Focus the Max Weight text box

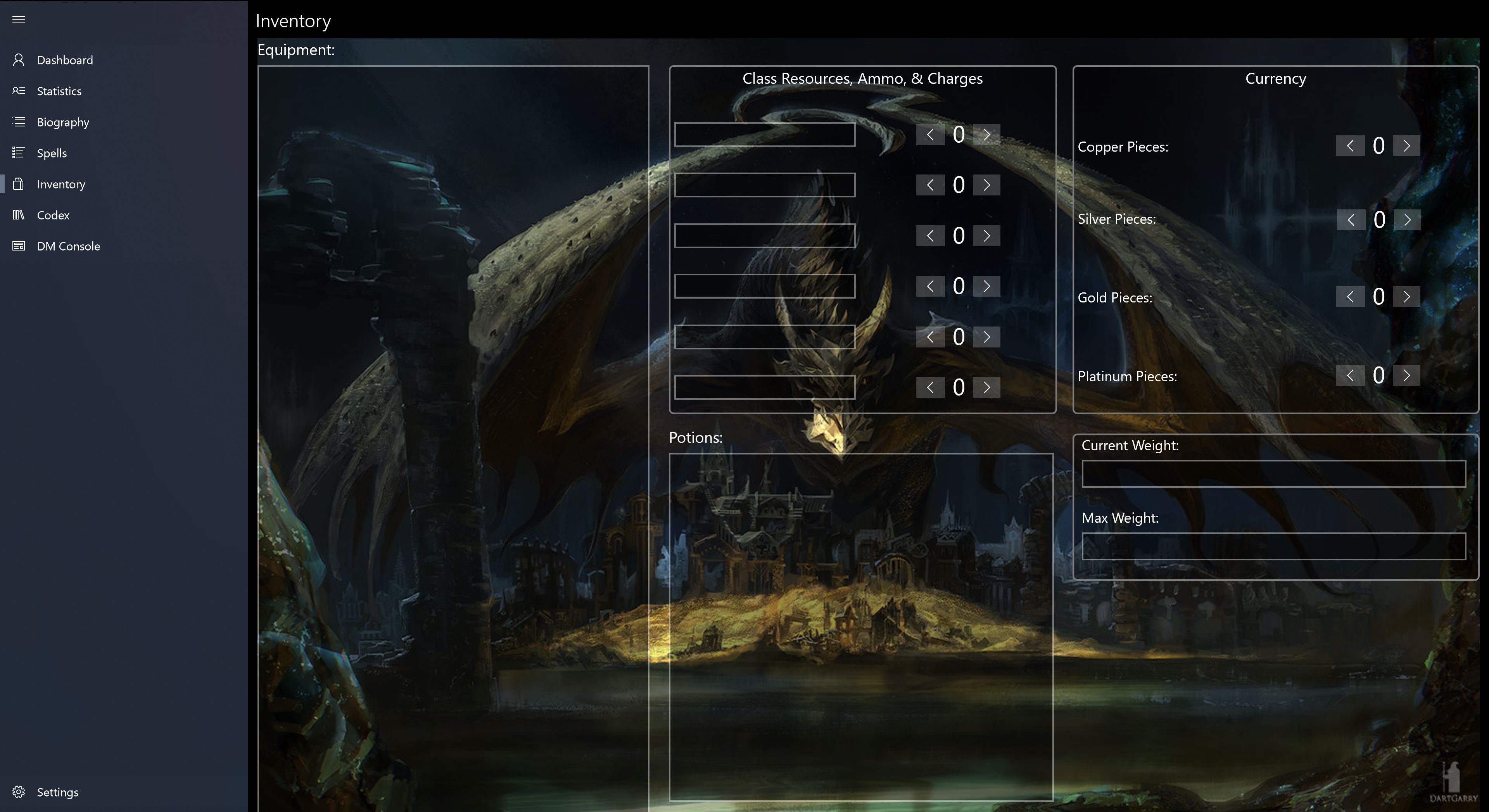tap(1273, 546)
